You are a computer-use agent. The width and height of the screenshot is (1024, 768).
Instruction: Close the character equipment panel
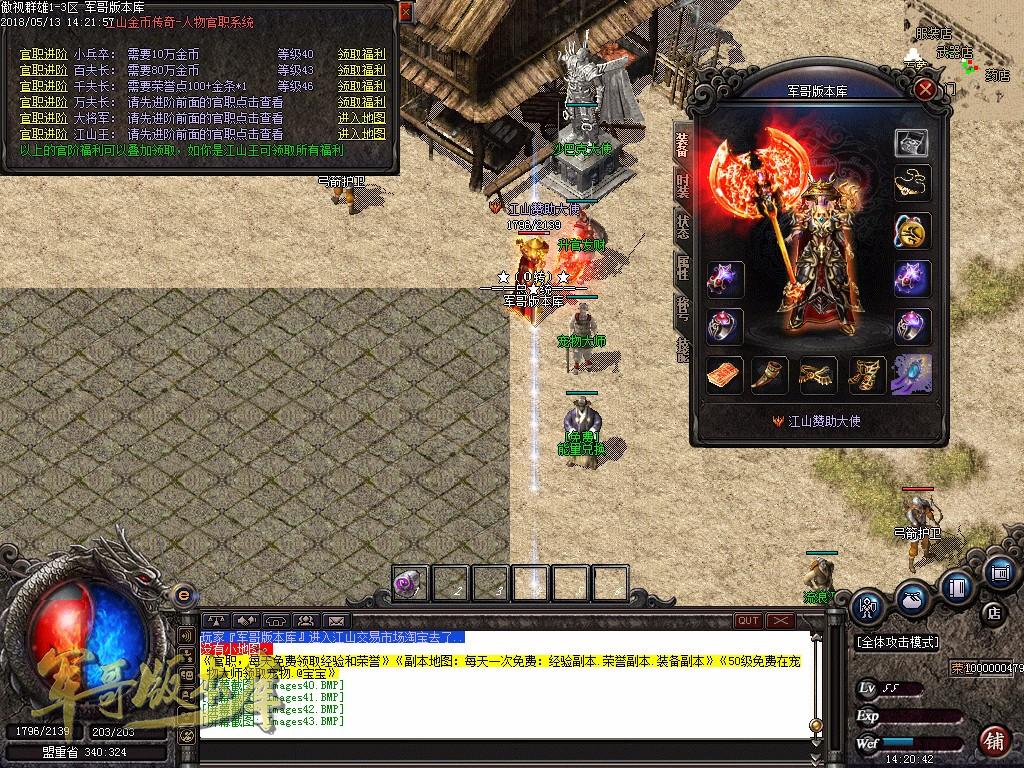coord(926,89)
